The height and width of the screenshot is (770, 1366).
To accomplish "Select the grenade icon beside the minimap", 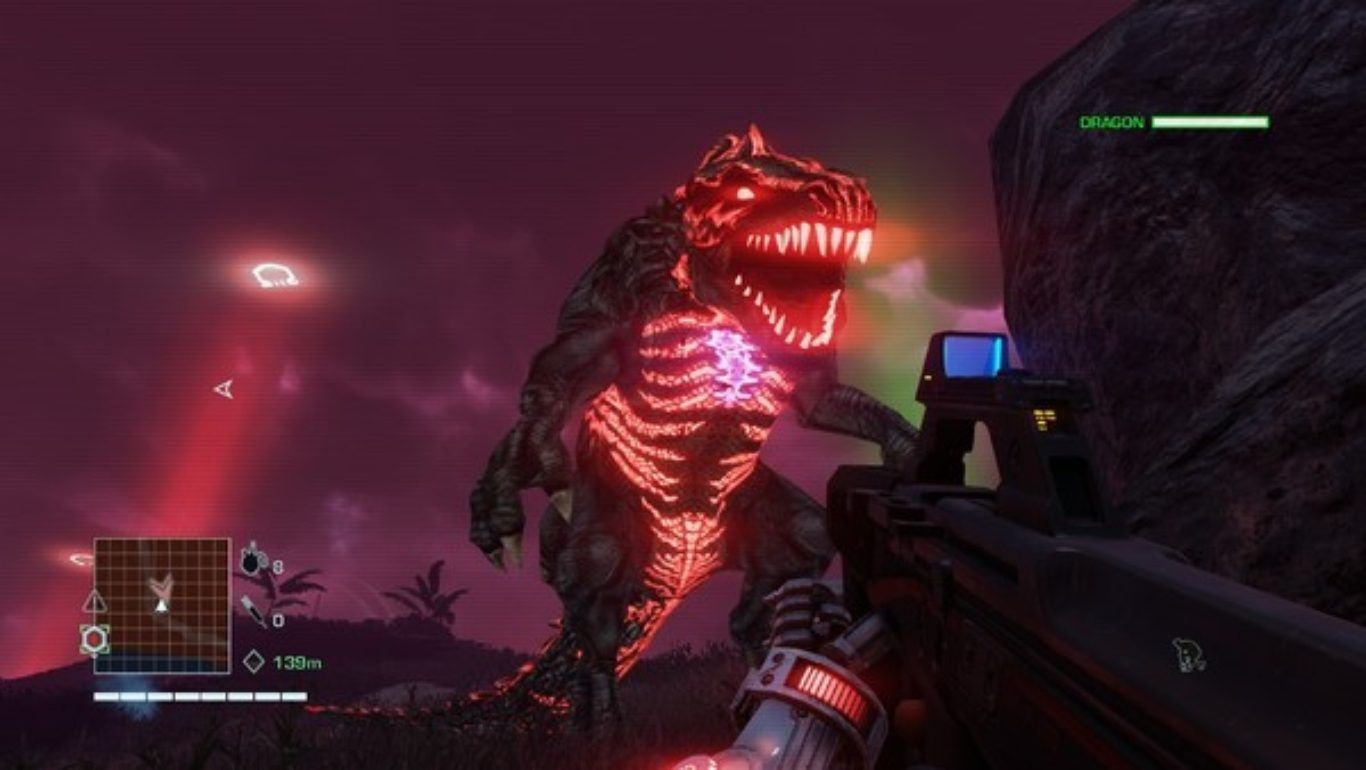I will coord(250,559).
